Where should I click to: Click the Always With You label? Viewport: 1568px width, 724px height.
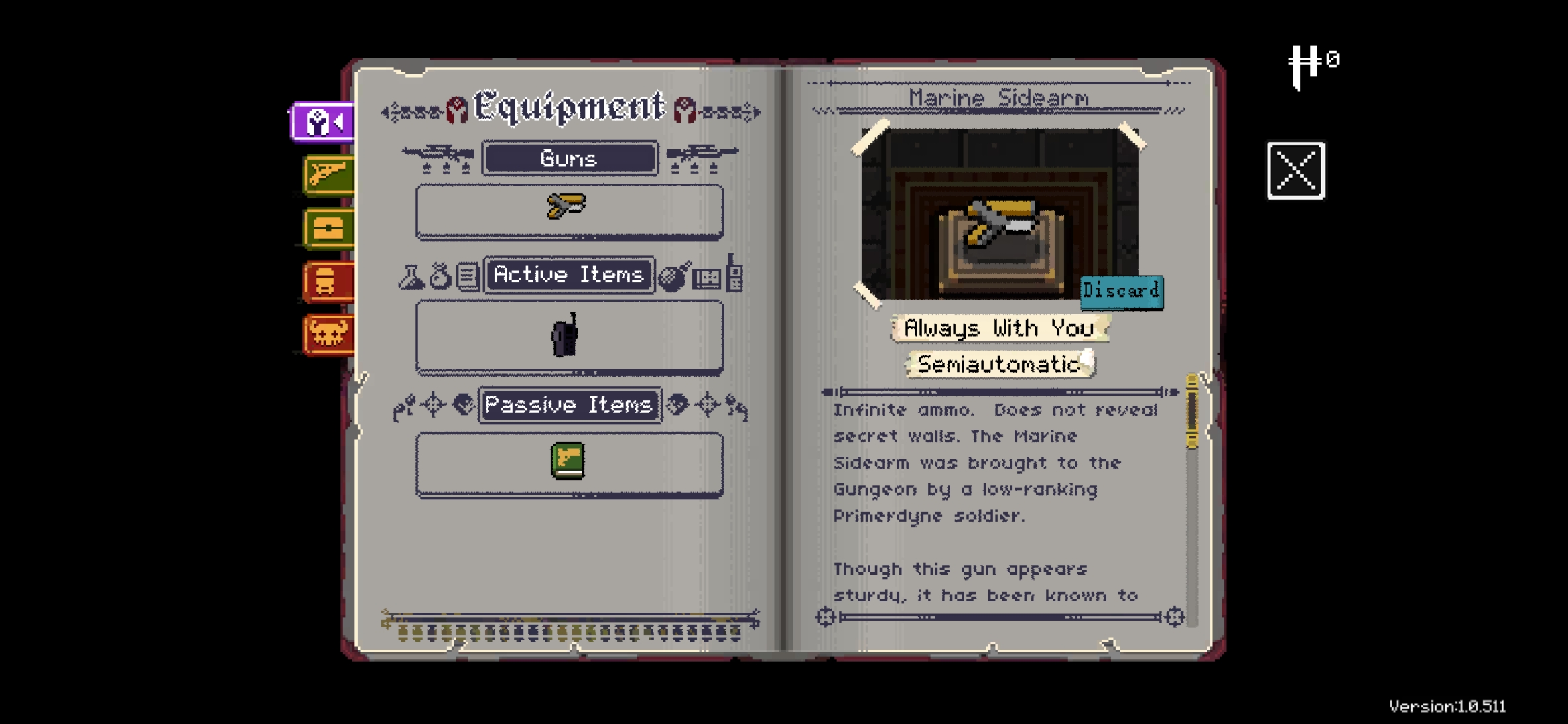(998, 328)
